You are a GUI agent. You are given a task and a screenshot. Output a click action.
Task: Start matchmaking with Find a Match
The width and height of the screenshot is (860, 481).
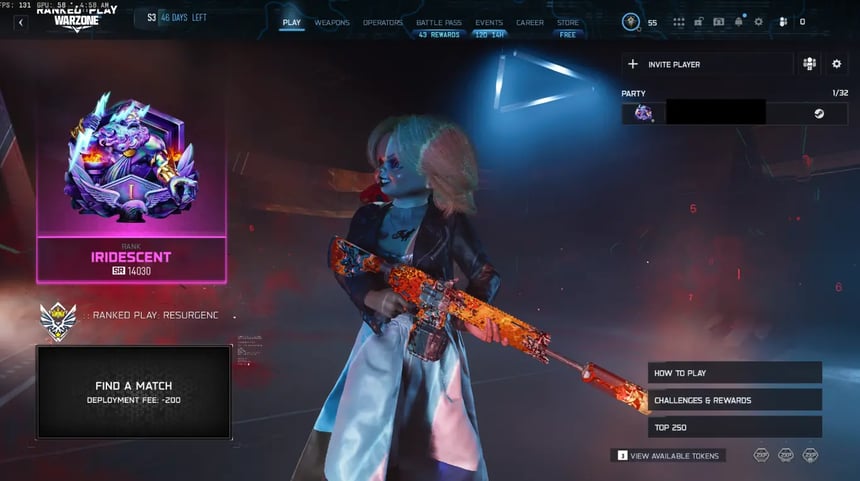[134, 391]
